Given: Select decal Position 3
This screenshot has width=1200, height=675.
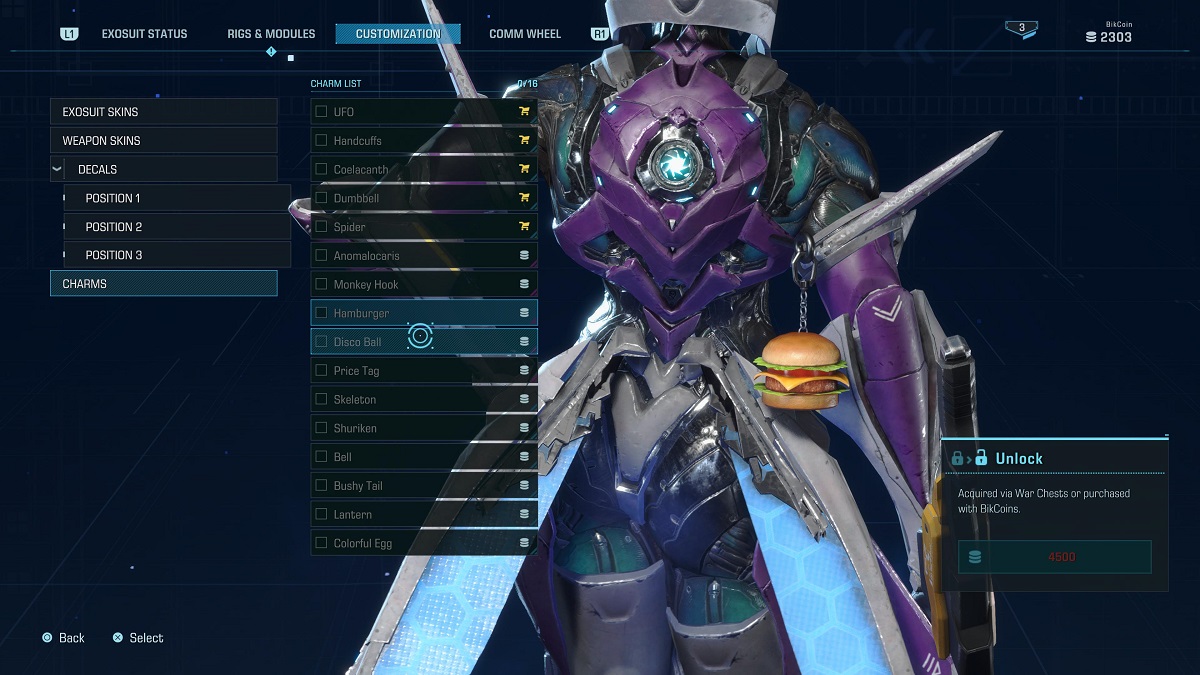Looking at the screenshot, I should pyautogui.click(x=177, y=255).
